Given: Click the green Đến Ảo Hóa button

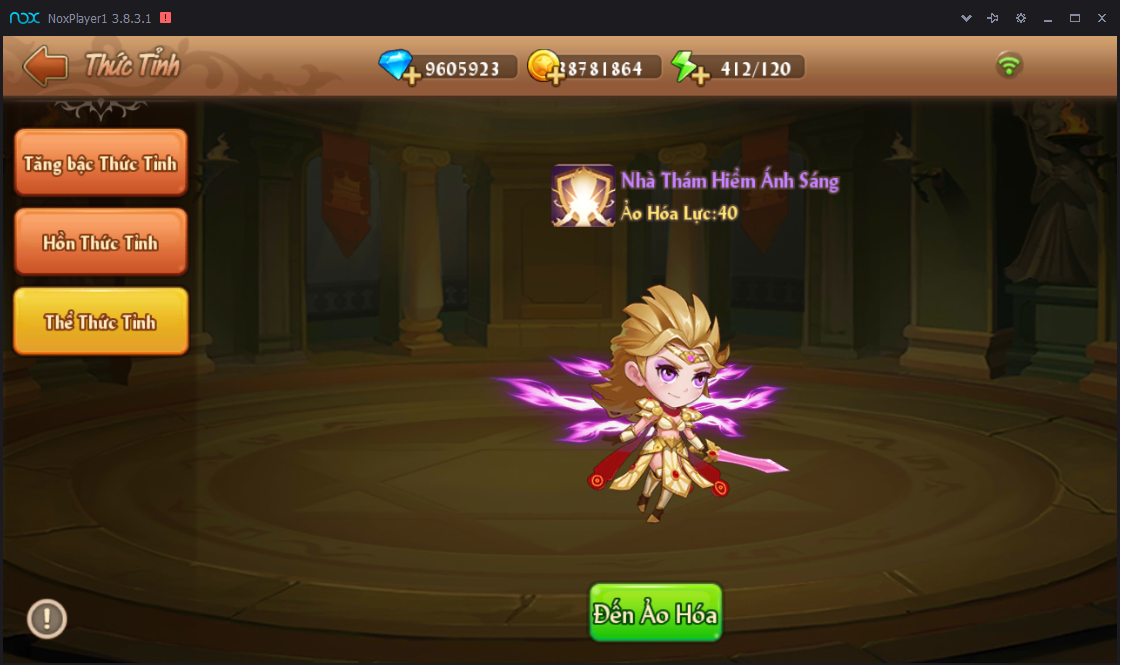Looking at the screenshot, I should (655, 612).
